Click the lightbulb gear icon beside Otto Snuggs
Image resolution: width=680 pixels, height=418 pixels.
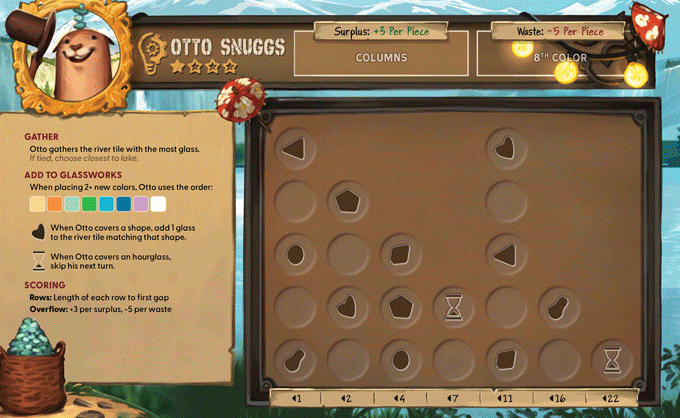[152, 47]
